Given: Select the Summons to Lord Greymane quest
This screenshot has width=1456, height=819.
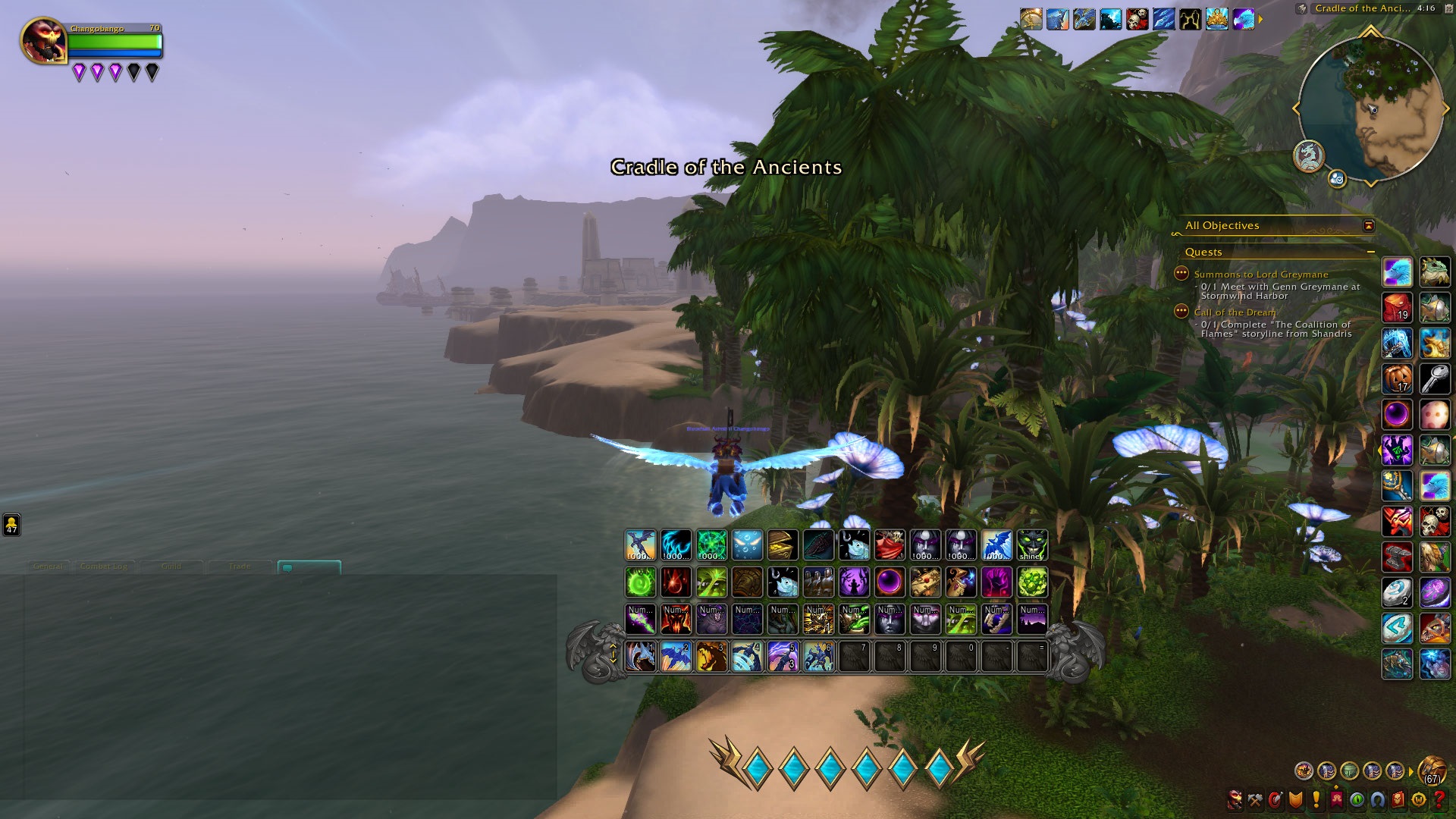Looking at the screenshot, I should pos(1260,275).
